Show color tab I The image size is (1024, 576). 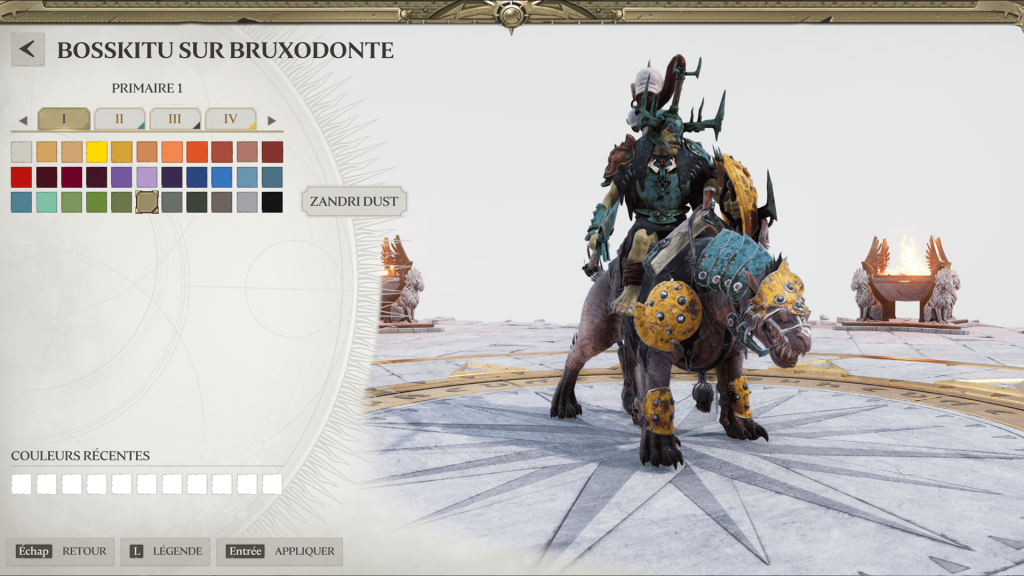coord(63,119)
